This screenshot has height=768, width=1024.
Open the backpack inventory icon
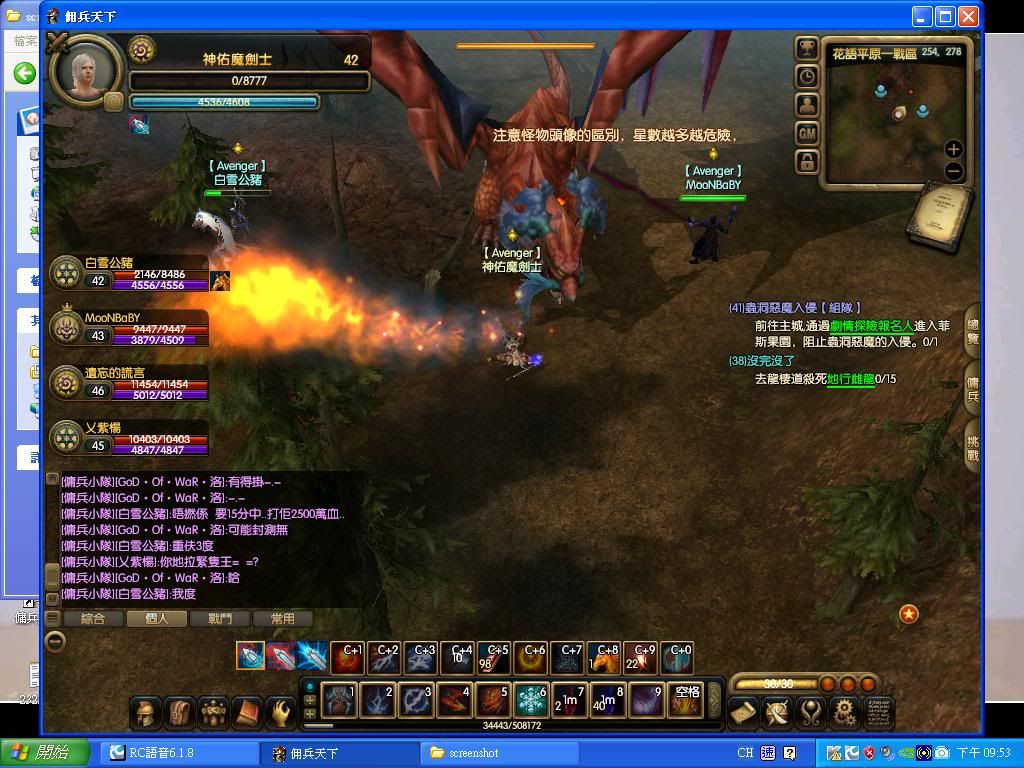click(x=179, y=712)
